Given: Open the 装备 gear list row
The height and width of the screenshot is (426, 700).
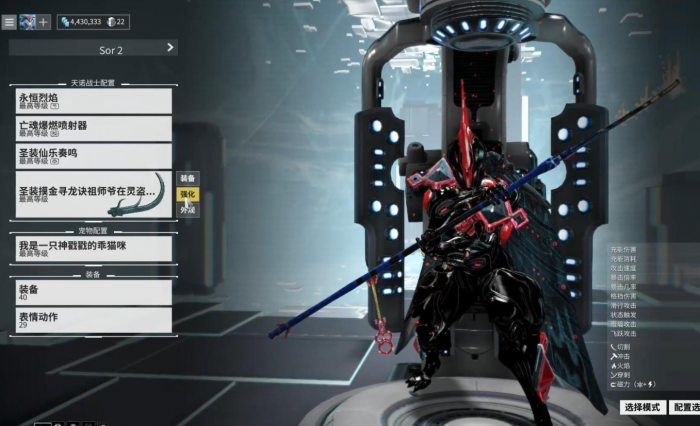Looking at the screenshot, I should (x=95, y=291).
